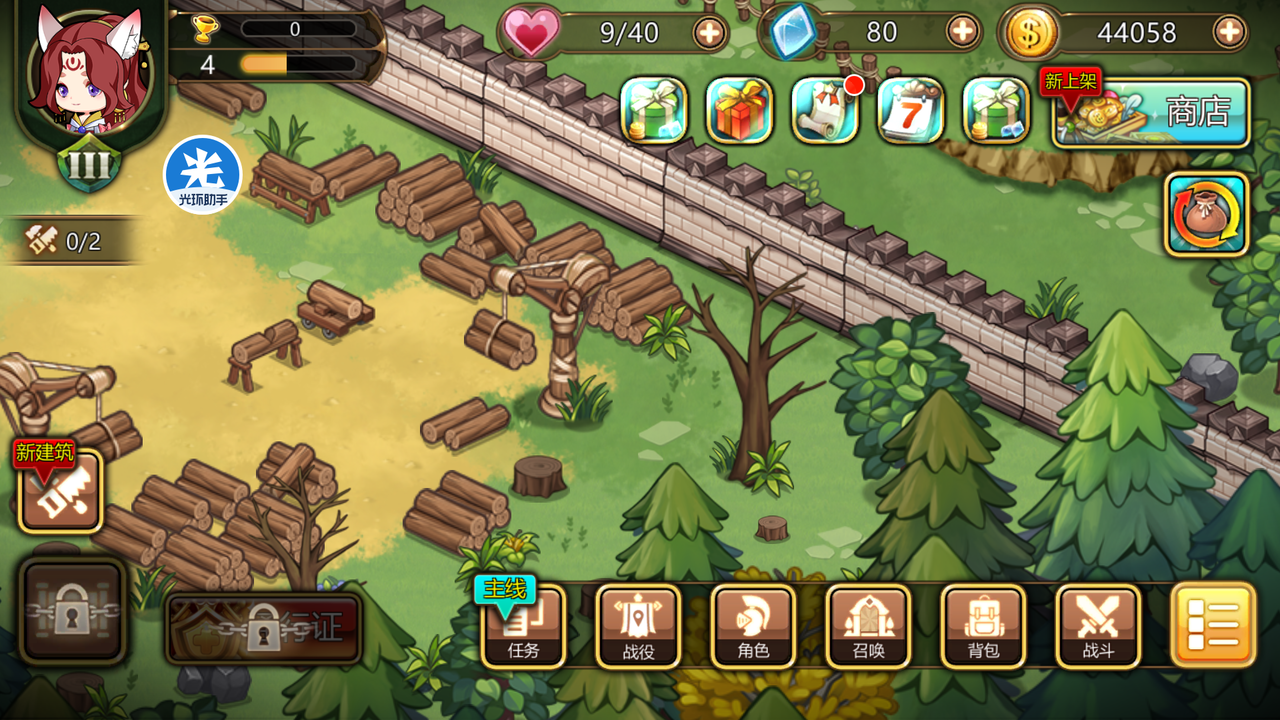This screenshot has height=720, width=1280.
Task: Enter the 战斗 battle menu
Action: pyautogui.click(x=1098, y=626)
